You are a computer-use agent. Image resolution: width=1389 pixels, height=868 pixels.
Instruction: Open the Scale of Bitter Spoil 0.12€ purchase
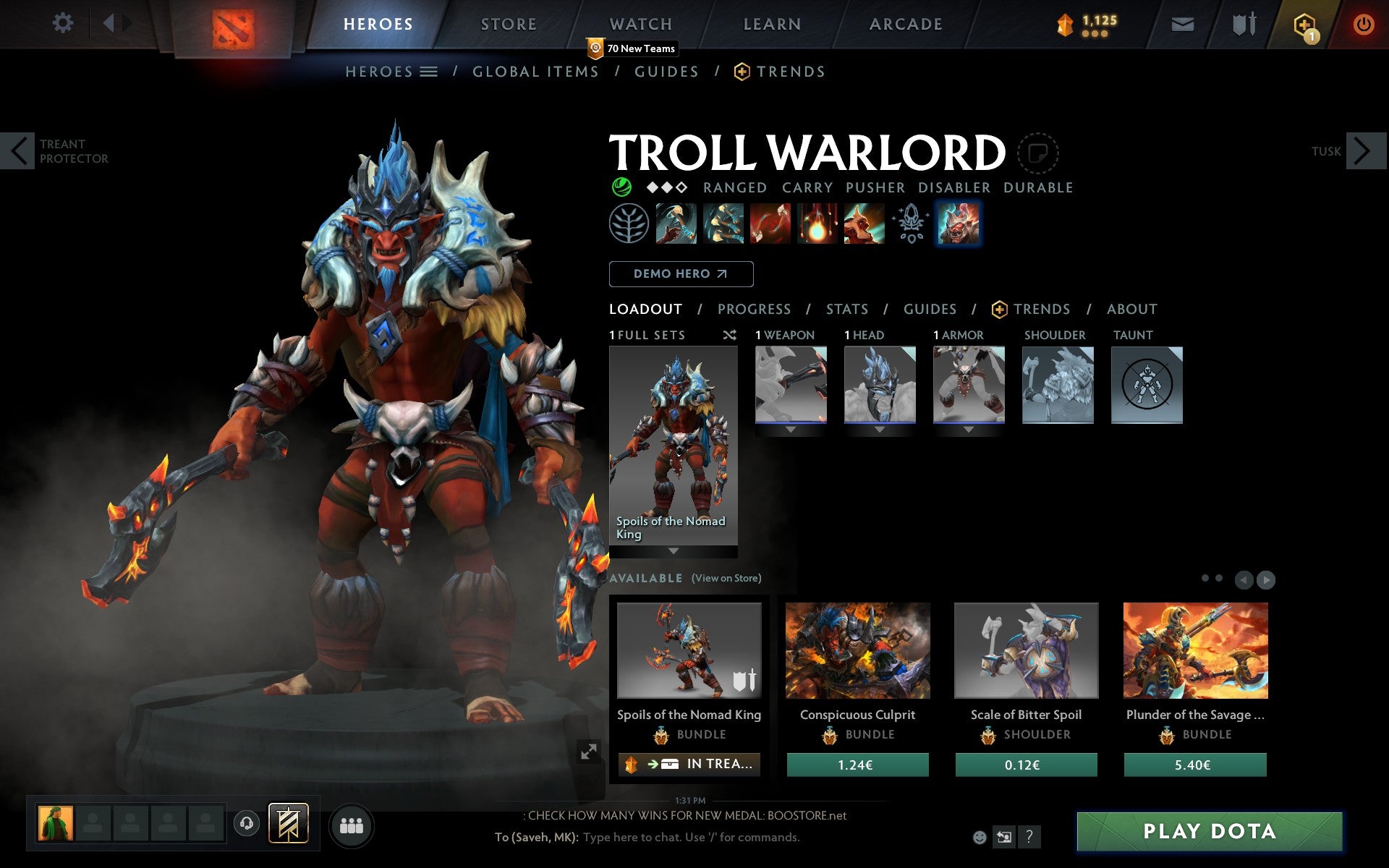(x=1026, y=765)
